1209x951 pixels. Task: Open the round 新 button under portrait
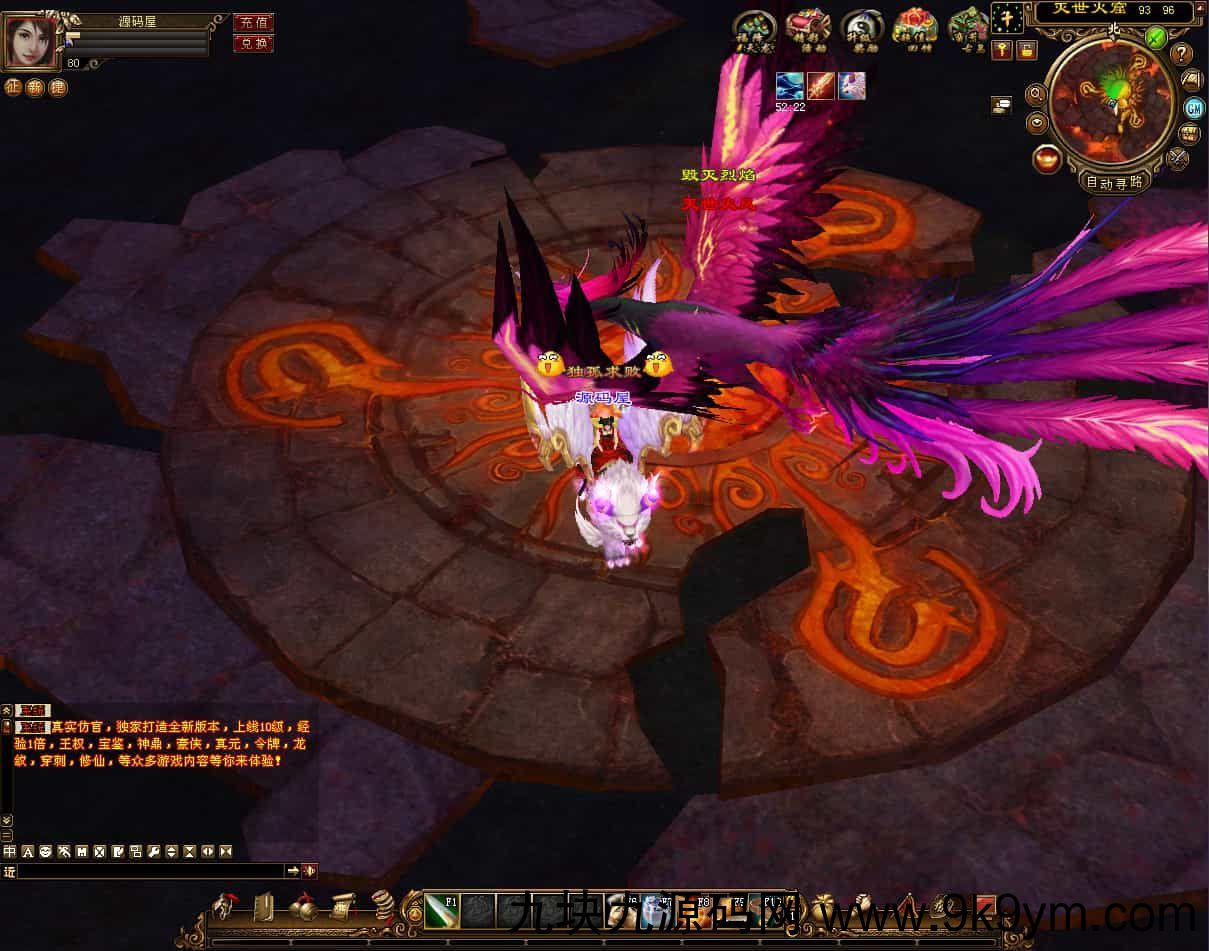pyautogui.click(x=35, y=87)
